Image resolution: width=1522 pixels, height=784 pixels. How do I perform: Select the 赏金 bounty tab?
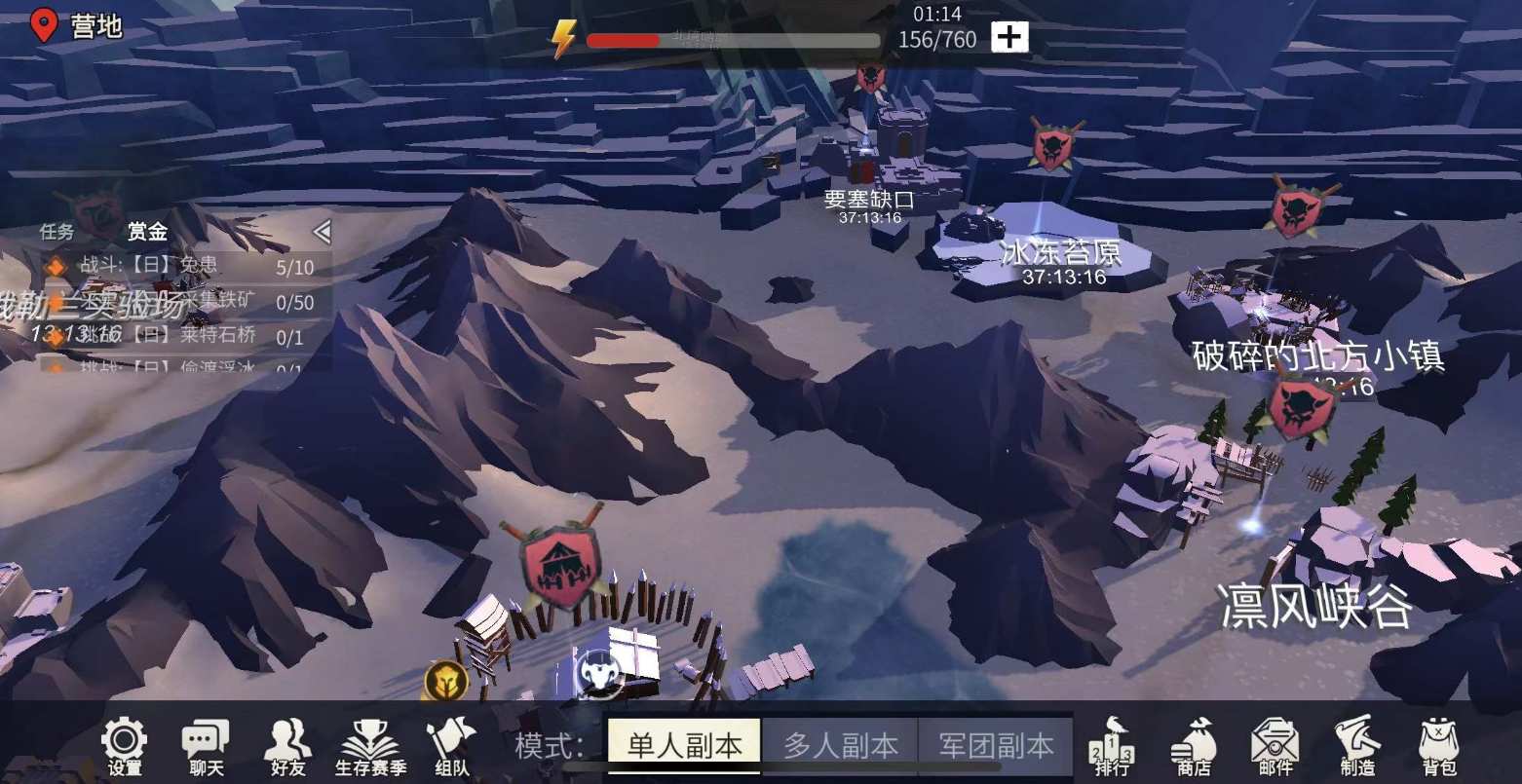pos(147,232)
